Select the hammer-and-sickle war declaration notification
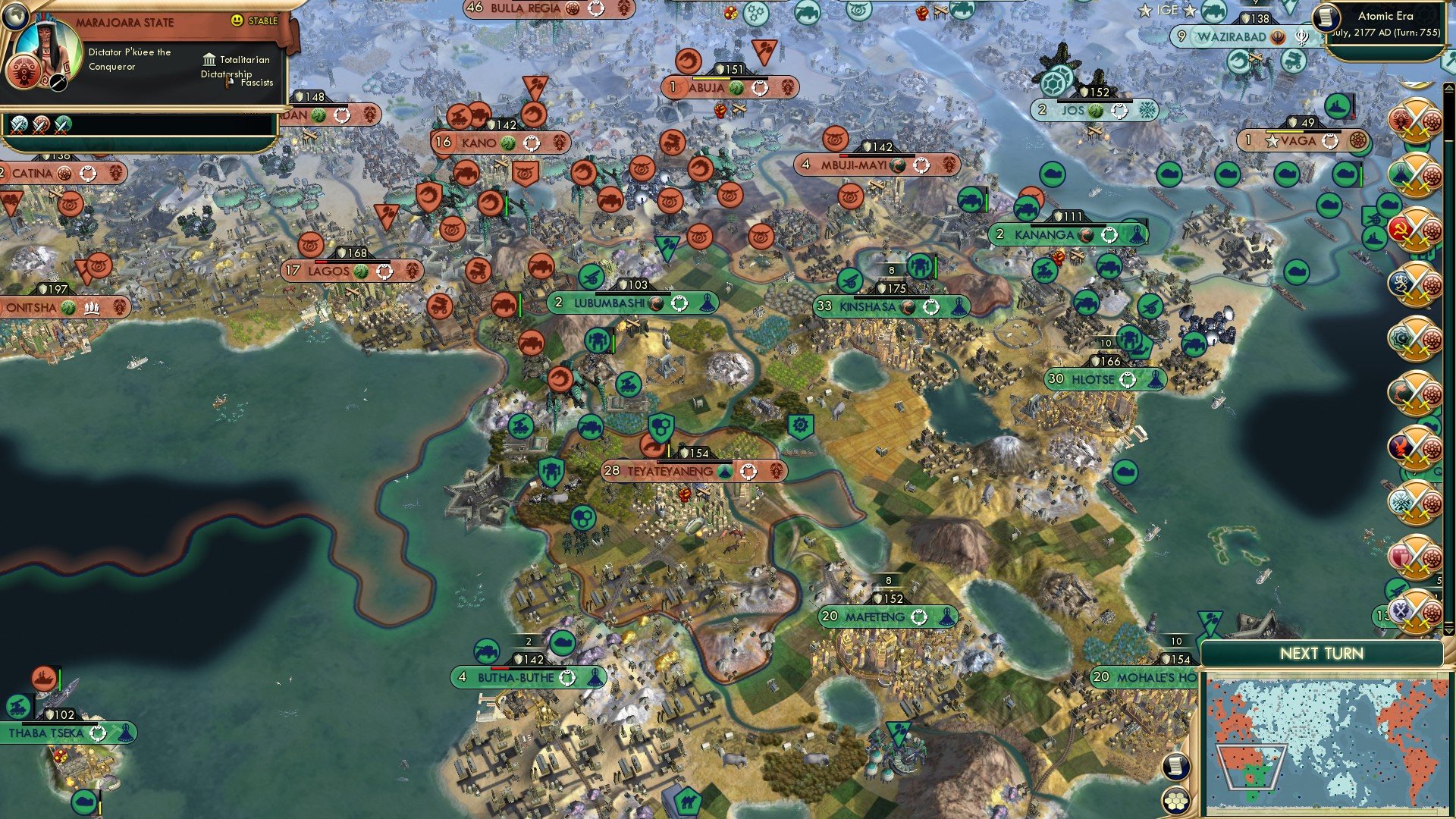Screen dimensions: 1456x819 click(x=1414, y=227)
